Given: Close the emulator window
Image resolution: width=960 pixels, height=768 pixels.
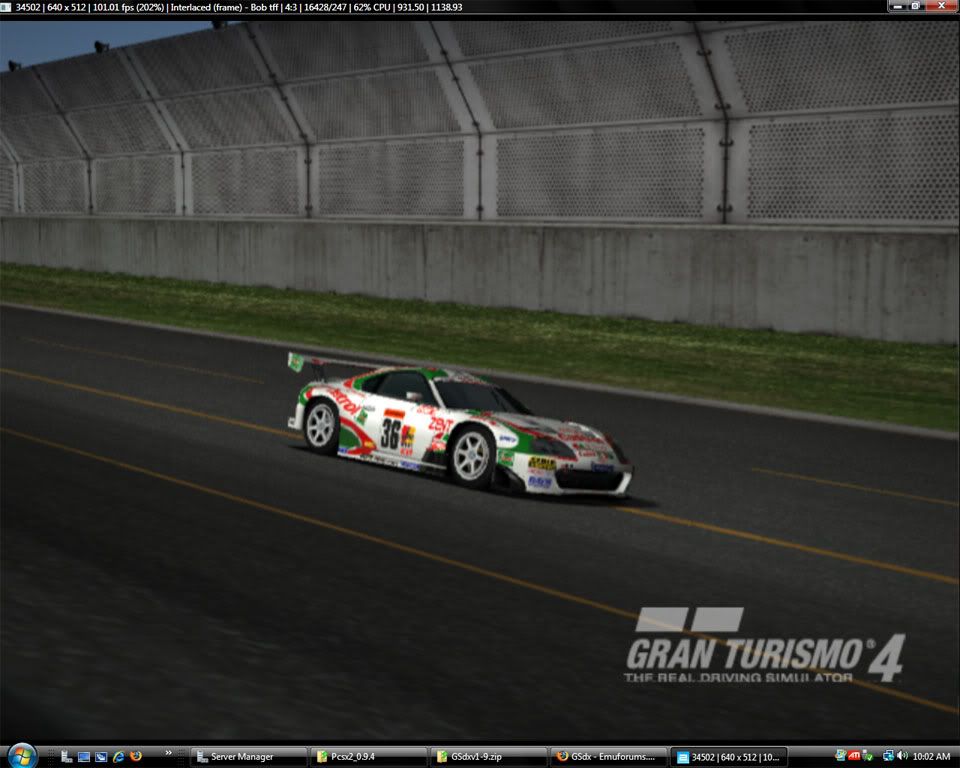Looking at the screenshot, I should (941, 6).
